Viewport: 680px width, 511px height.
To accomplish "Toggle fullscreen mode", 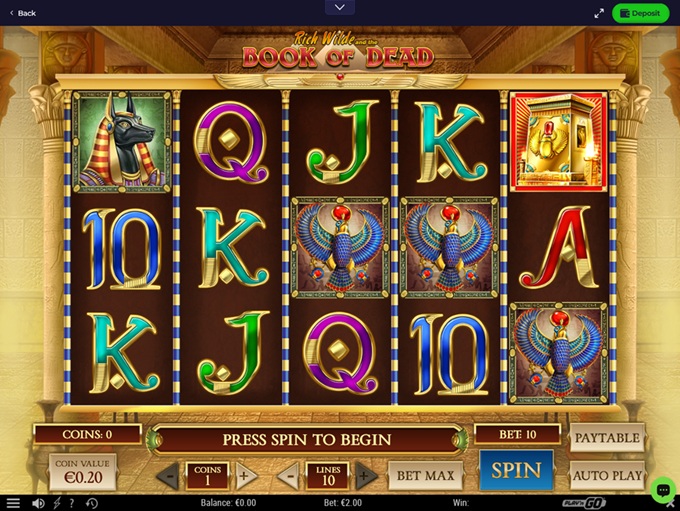I will coord(599,13).
